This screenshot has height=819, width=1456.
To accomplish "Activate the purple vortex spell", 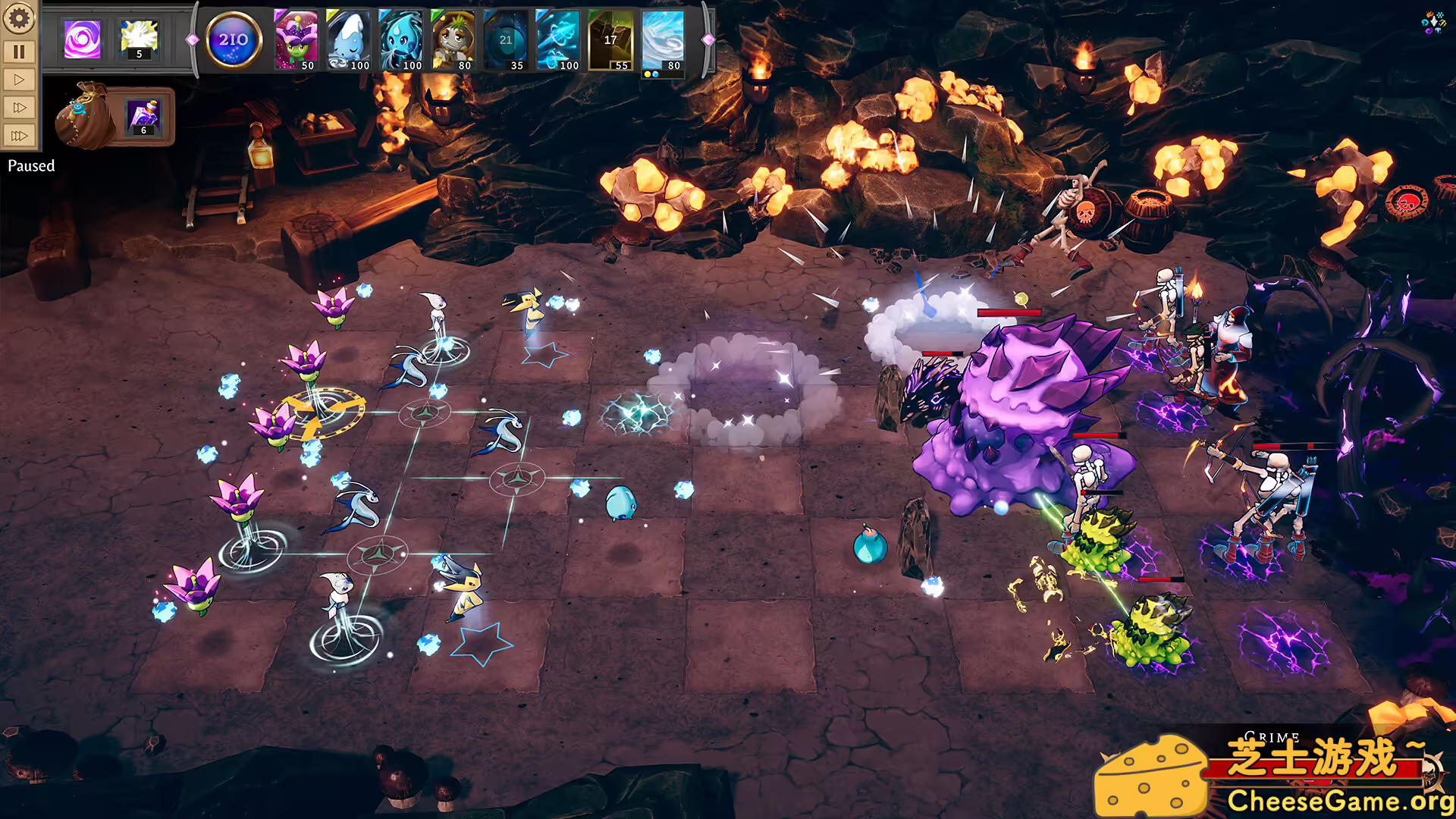I will (82, 39).
